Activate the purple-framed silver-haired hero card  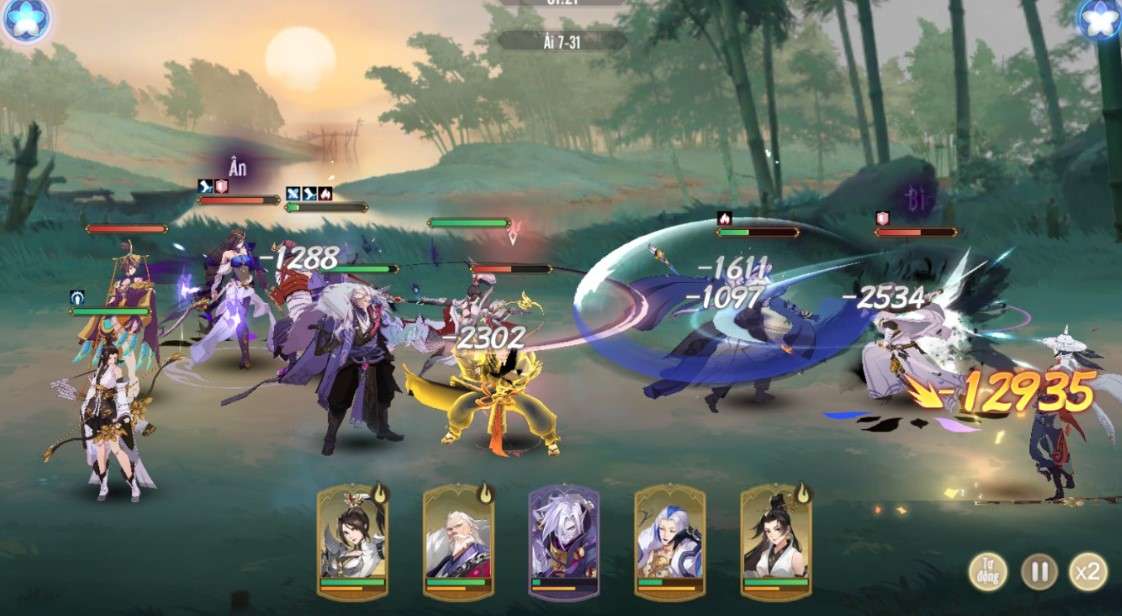(564, 540)
